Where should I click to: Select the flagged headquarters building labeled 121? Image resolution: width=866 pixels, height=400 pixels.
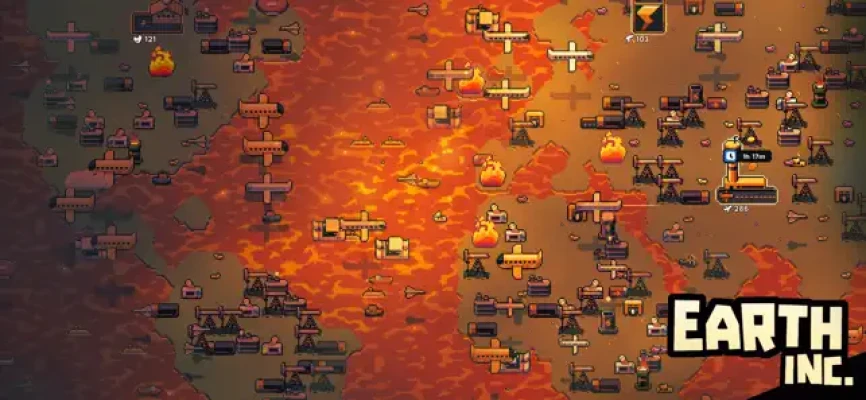click(158, 17)
